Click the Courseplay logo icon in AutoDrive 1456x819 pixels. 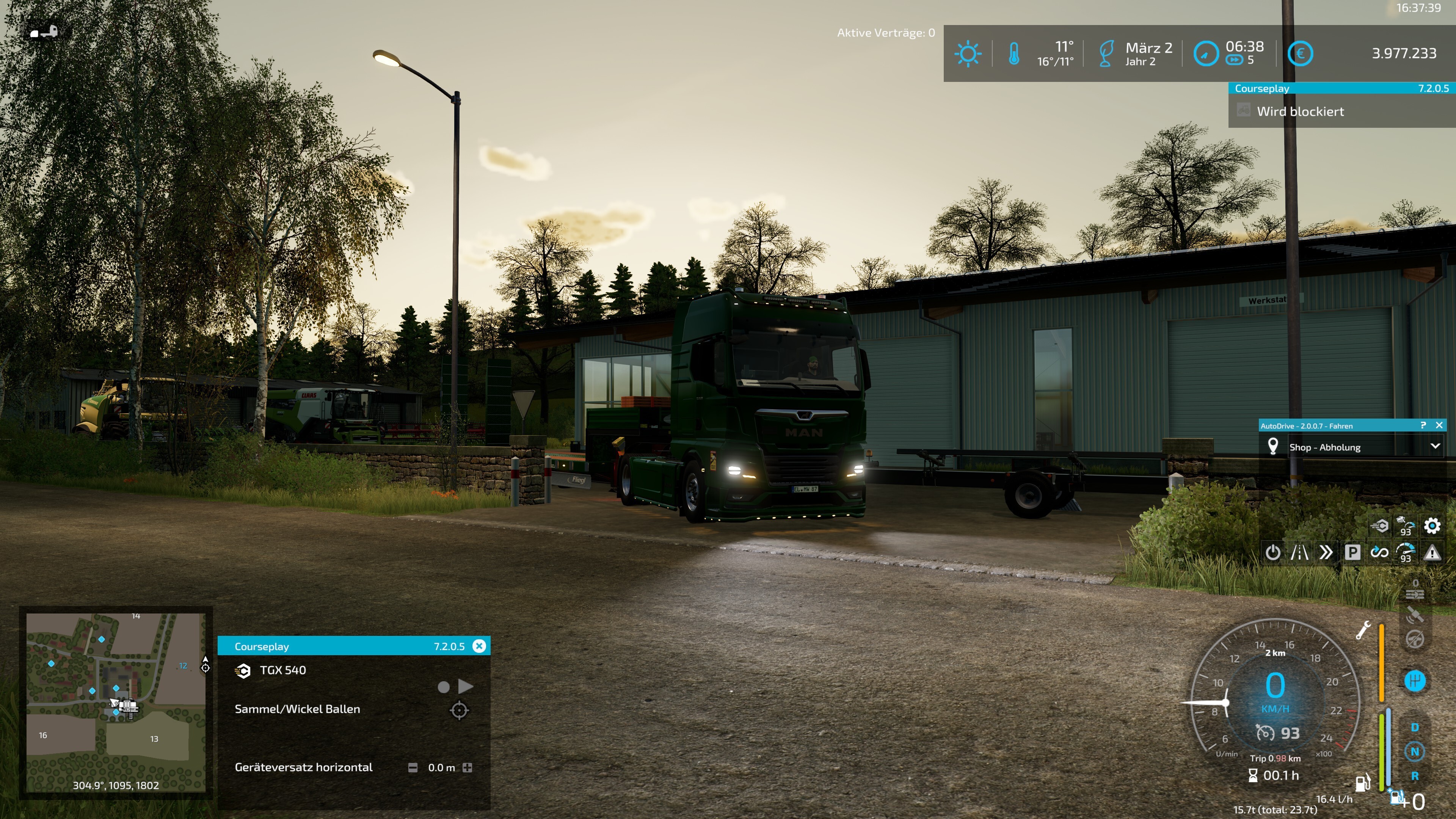1379,526
